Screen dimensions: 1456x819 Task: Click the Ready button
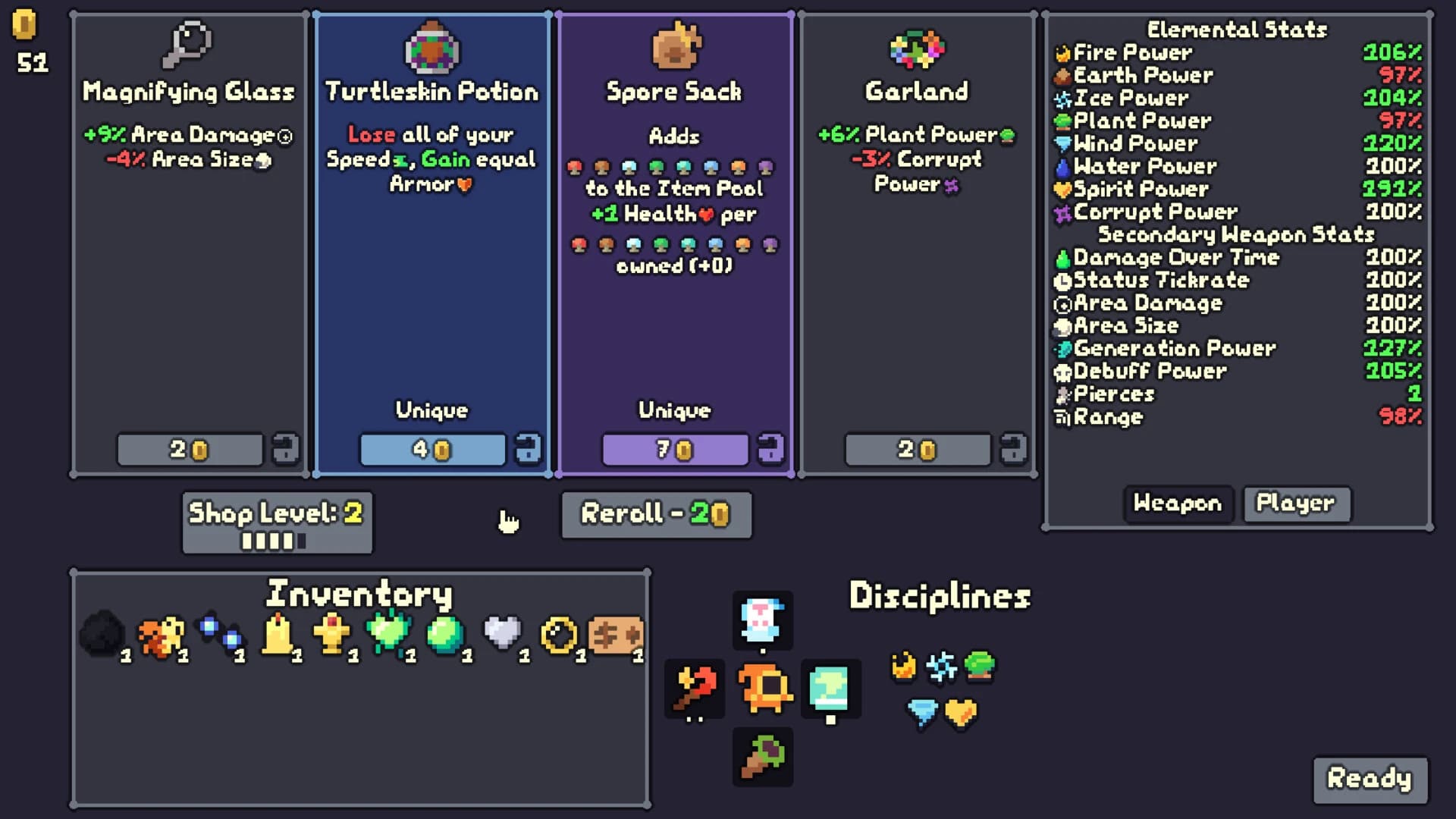[x=1369, y=778]
